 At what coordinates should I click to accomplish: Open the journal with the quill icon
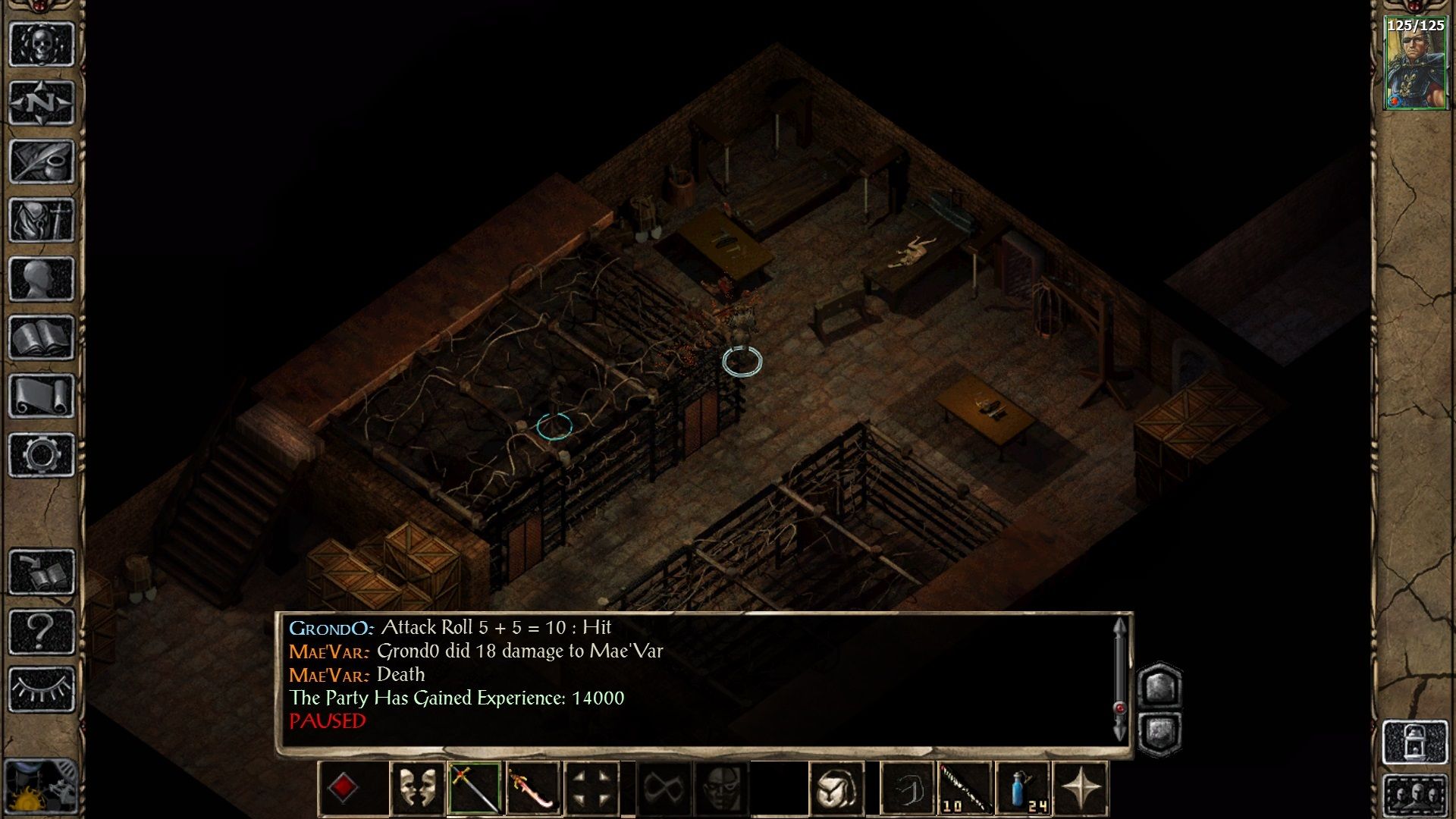42,161
